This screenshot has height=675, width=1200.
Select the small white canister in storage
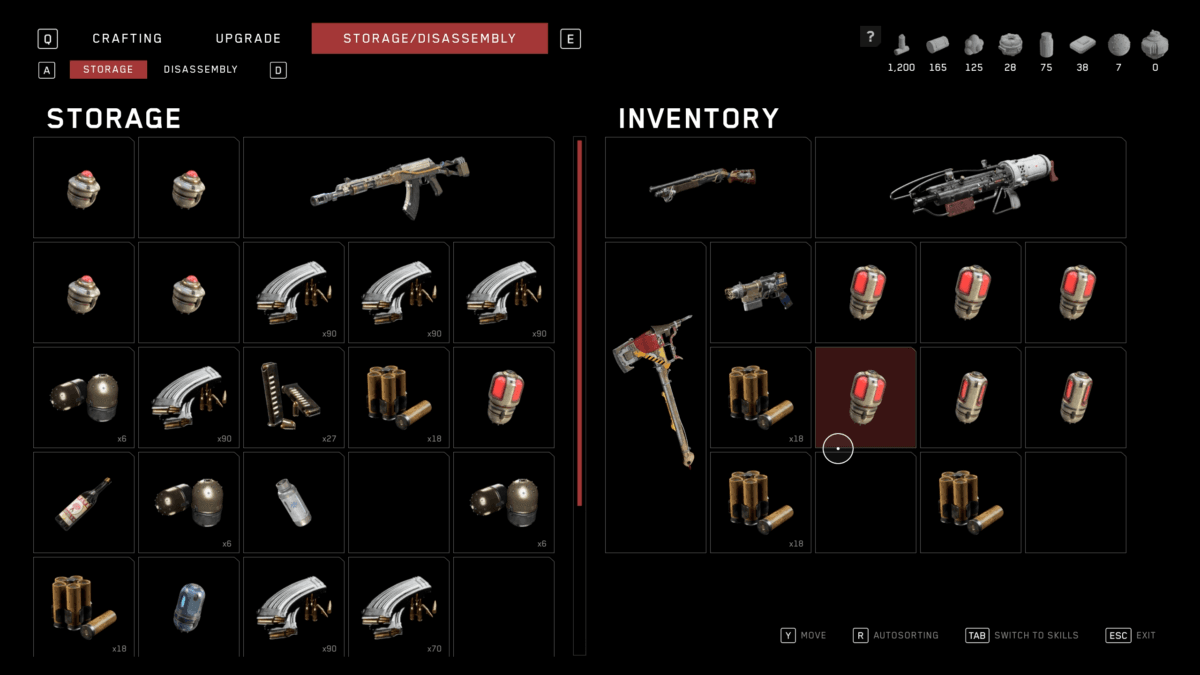click(x=293, y=502)
